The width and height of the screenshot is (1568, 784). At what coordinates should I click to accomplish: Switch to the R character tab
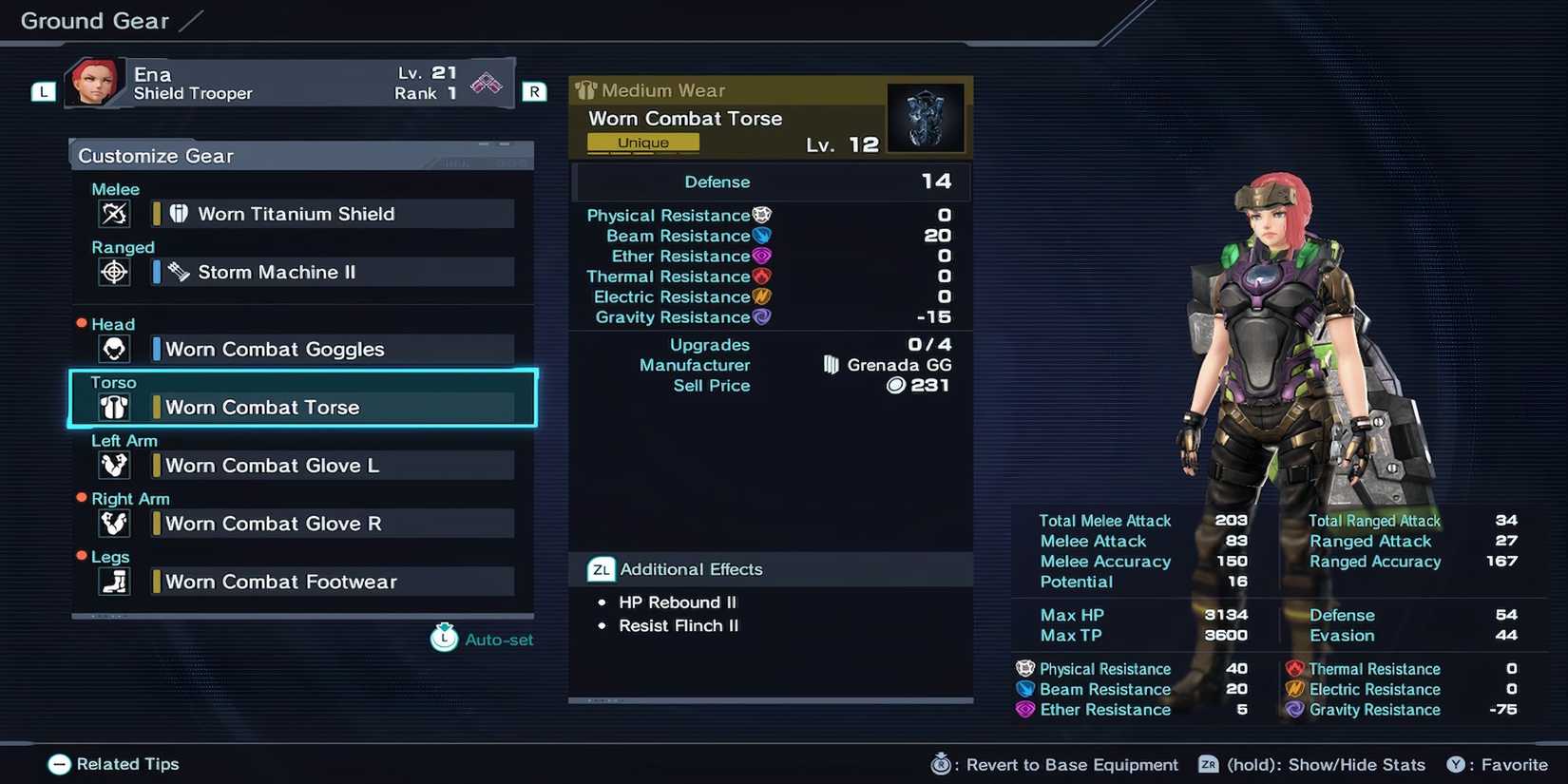534,90
